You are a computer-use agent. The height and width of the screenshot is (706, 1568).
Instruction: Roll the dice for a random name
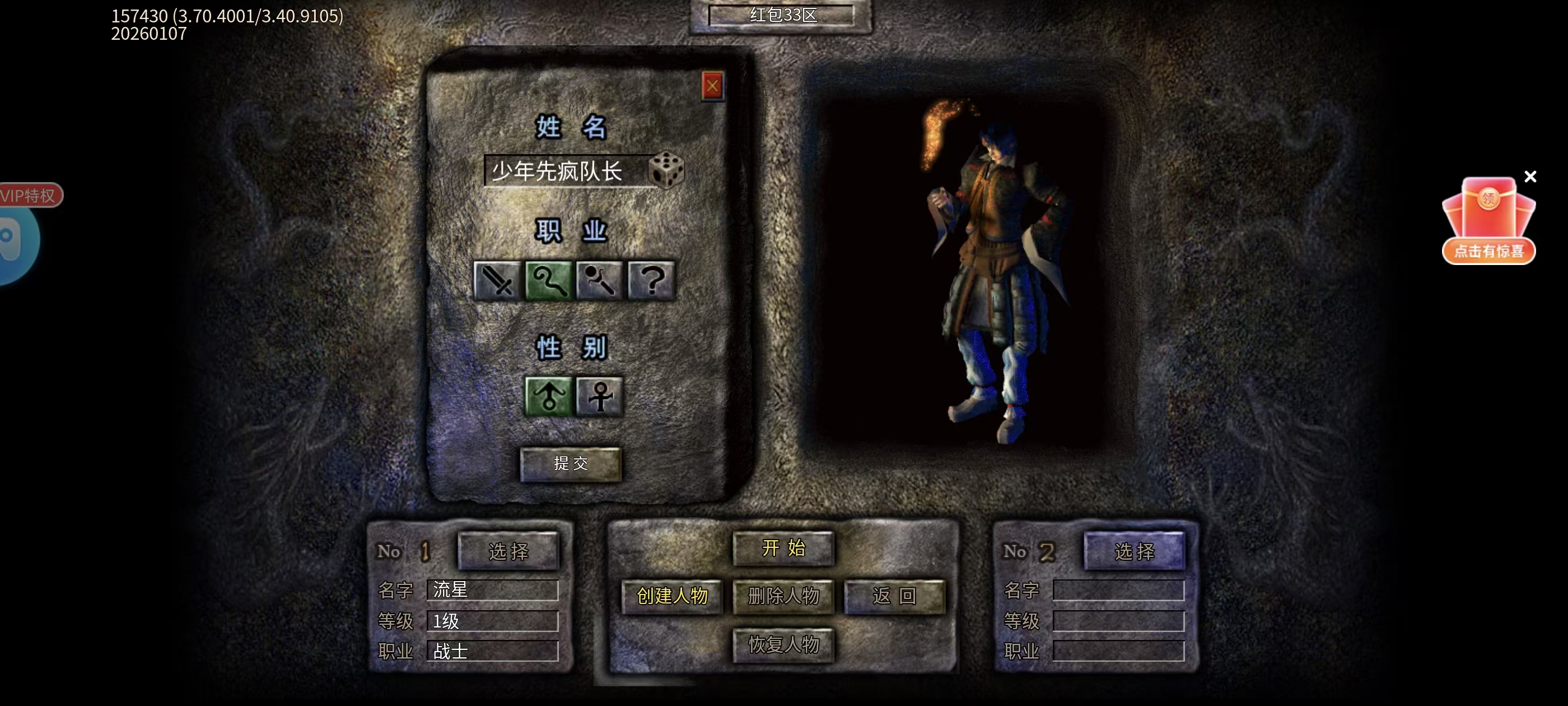click(666, 169)
